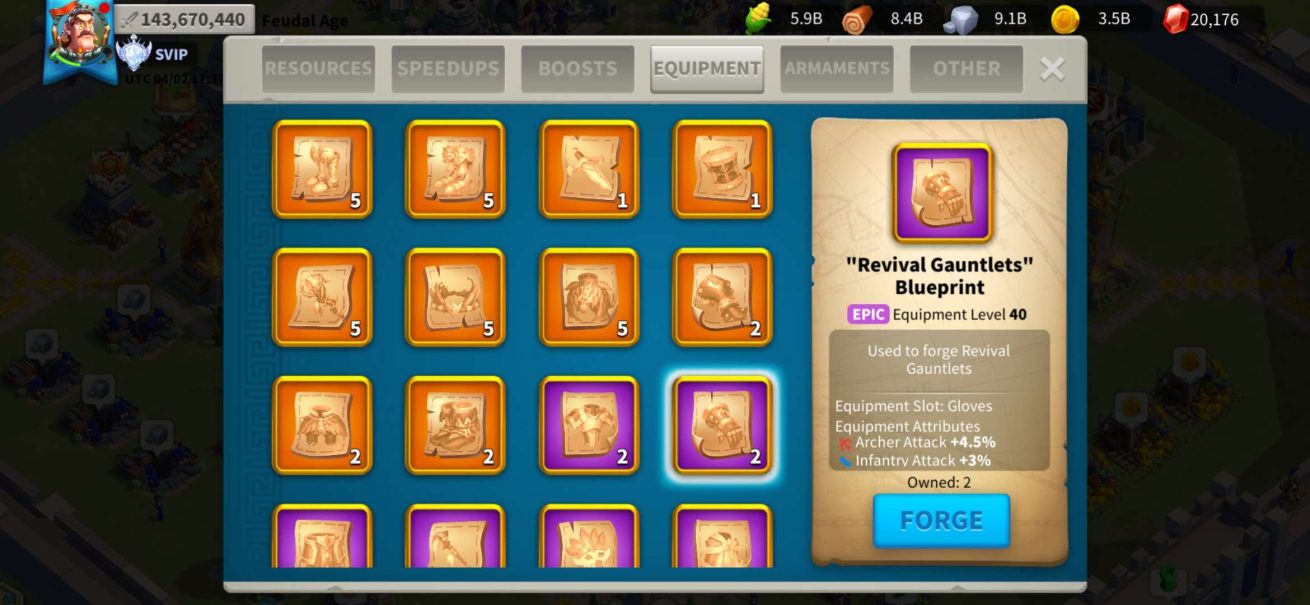Image resolution: width=1310 pixels, height=605 pixels.
Task: Click the corn food resource icon
Action: coord(761,19)
